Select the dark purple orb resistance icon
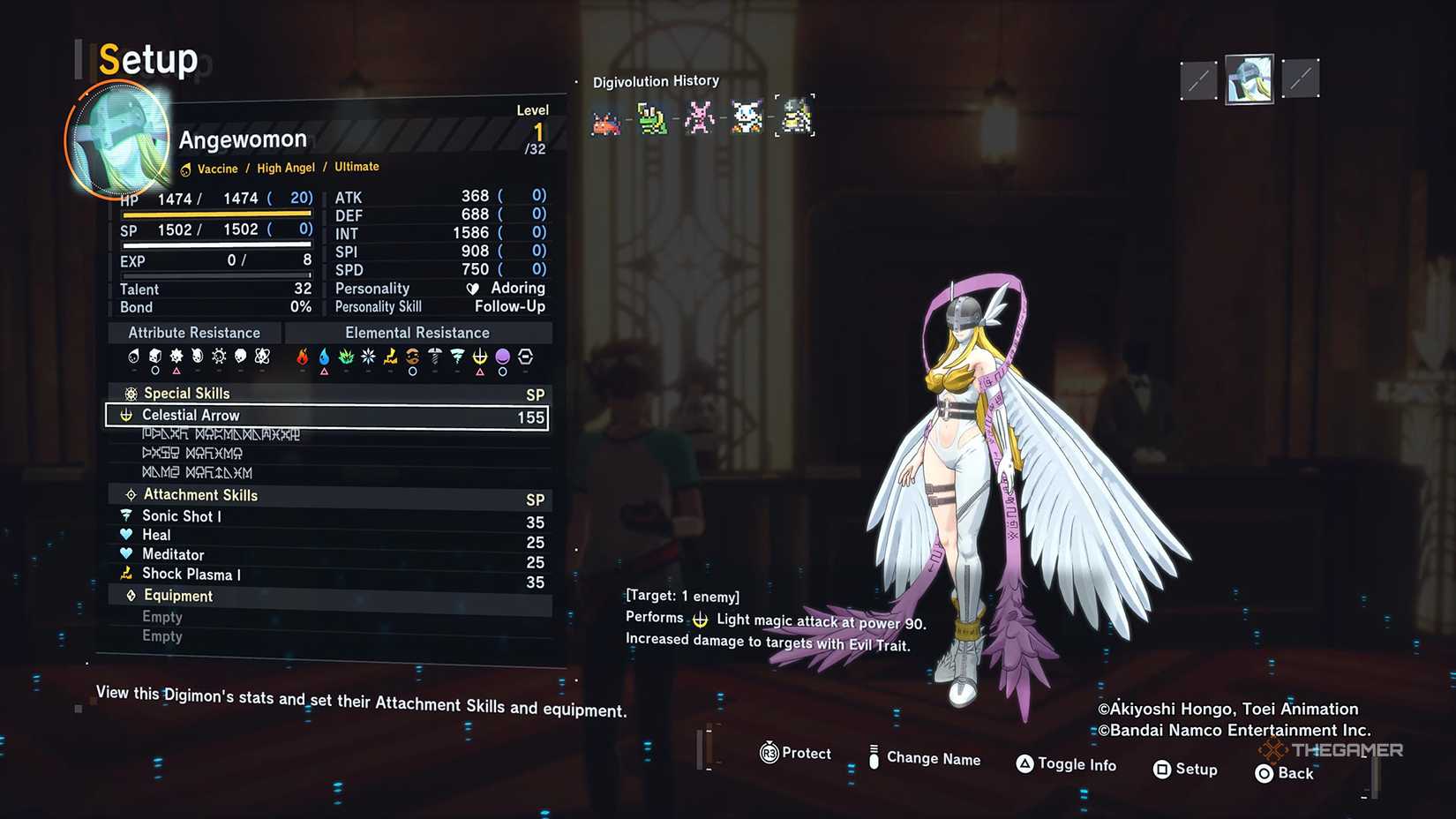The image size is (1456, 819). (502, 357)
